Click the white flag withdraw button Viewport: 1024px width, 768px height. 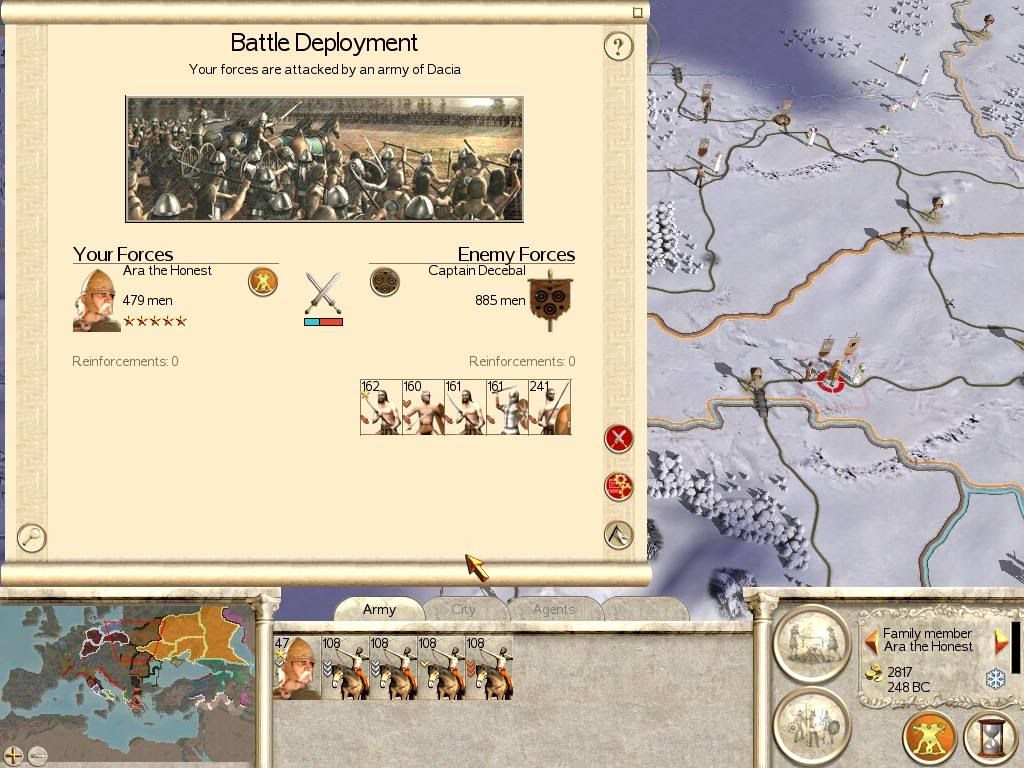[619, 535]
